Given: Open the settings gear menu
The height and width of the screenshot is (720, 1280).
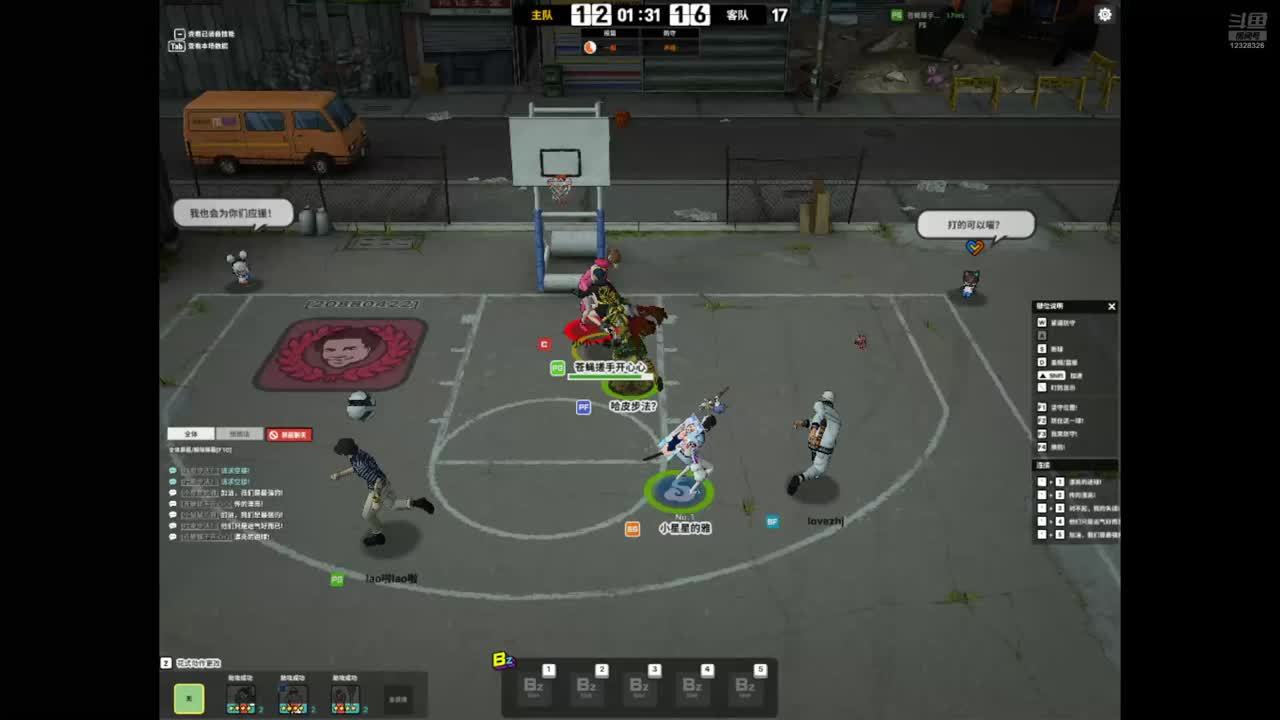Looking at the screenshot, I should click(x=1104, y=14).
